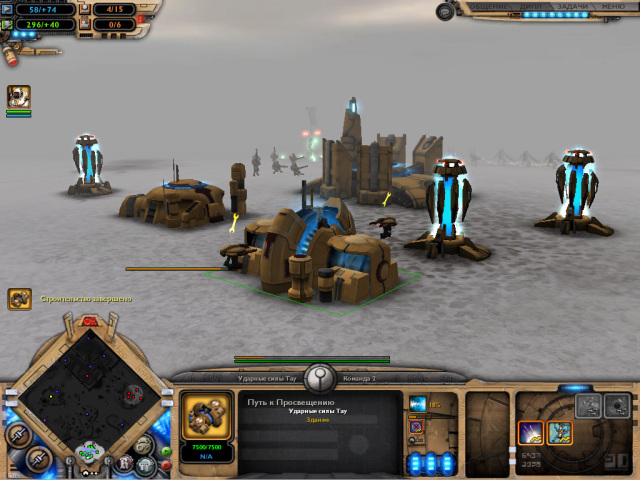Select the unit portrait under resources
This screenshot has width=640, height=480.
(x=19, y=96)
